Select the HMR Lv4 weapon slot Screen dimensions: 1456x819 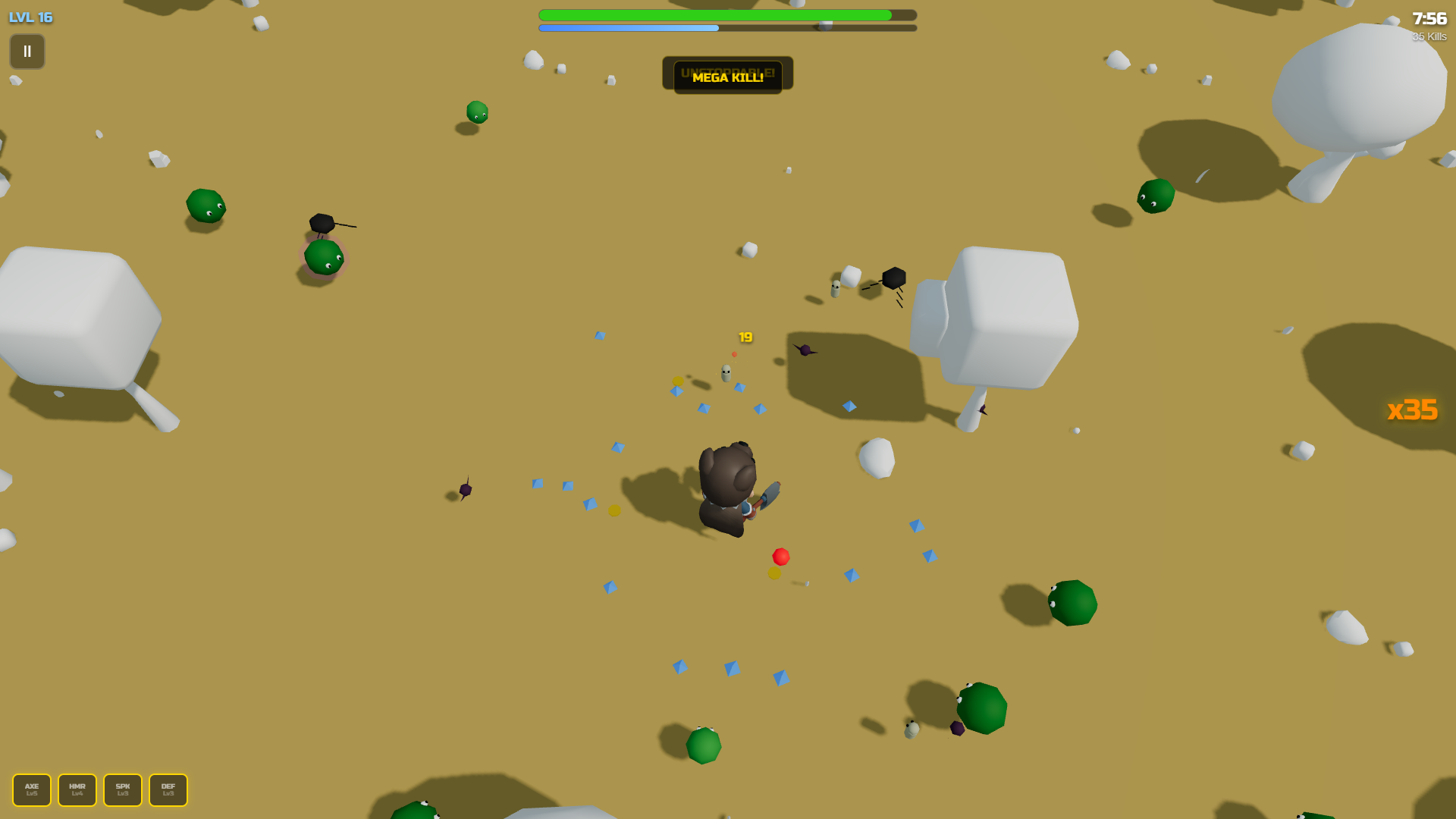[x=77, y=789]
